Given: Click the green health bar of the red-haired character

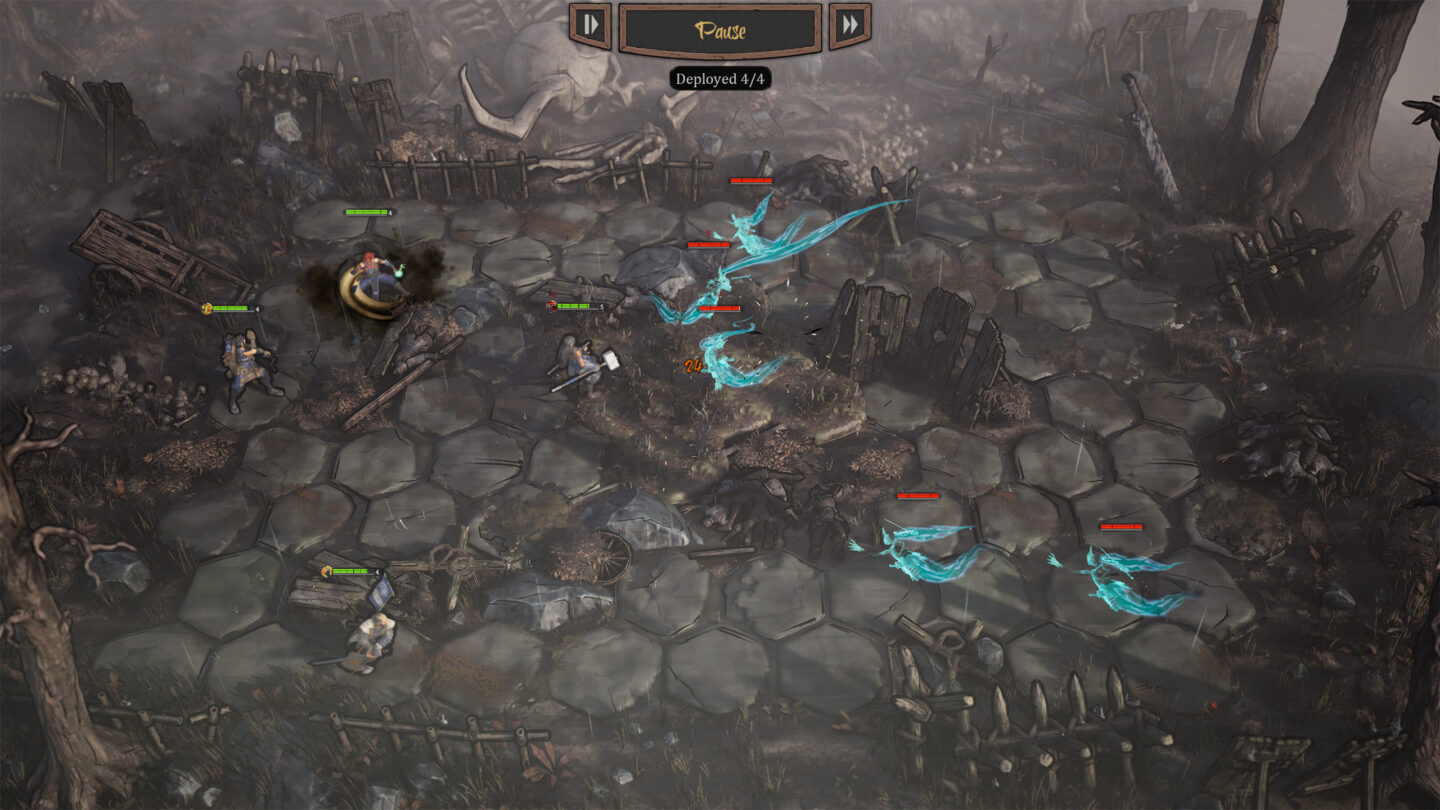Looking at the screenshot, I should coord(366,212).
